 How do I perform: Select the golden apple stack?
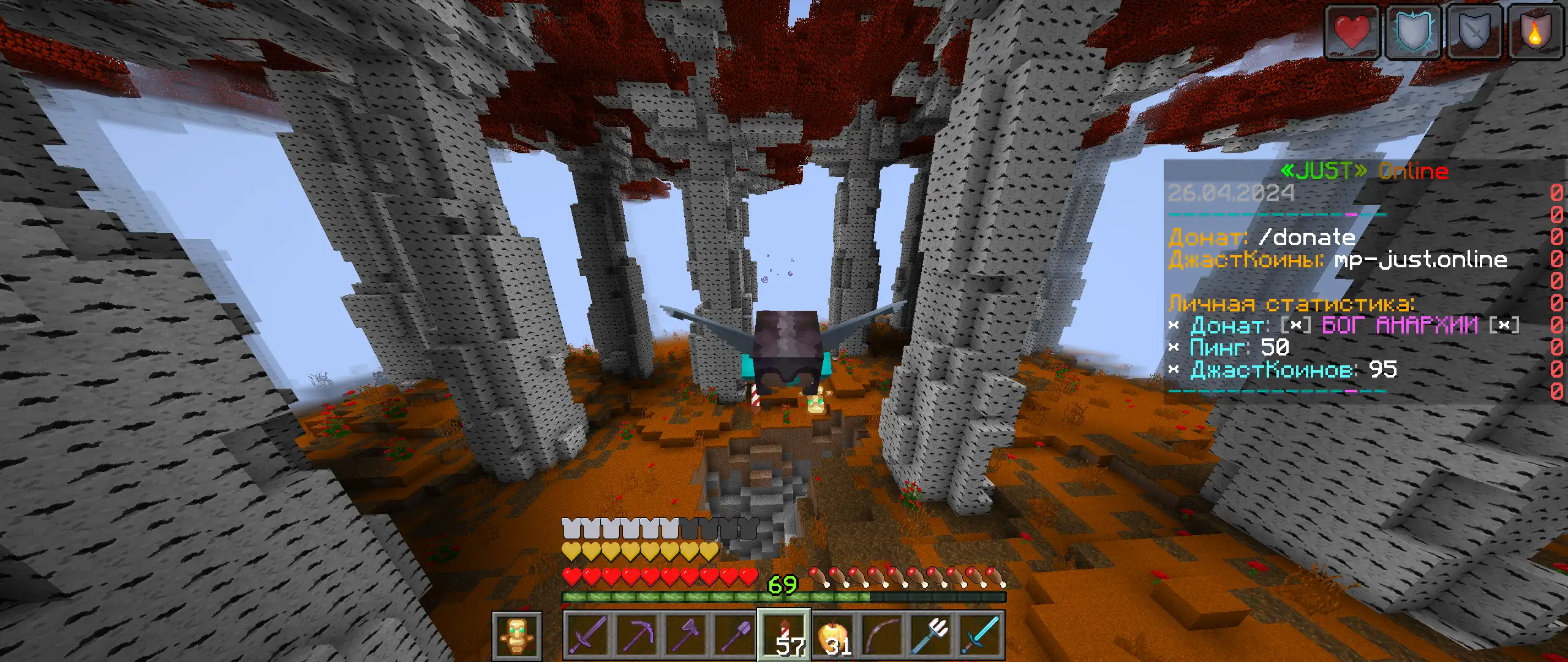[833, 636]
